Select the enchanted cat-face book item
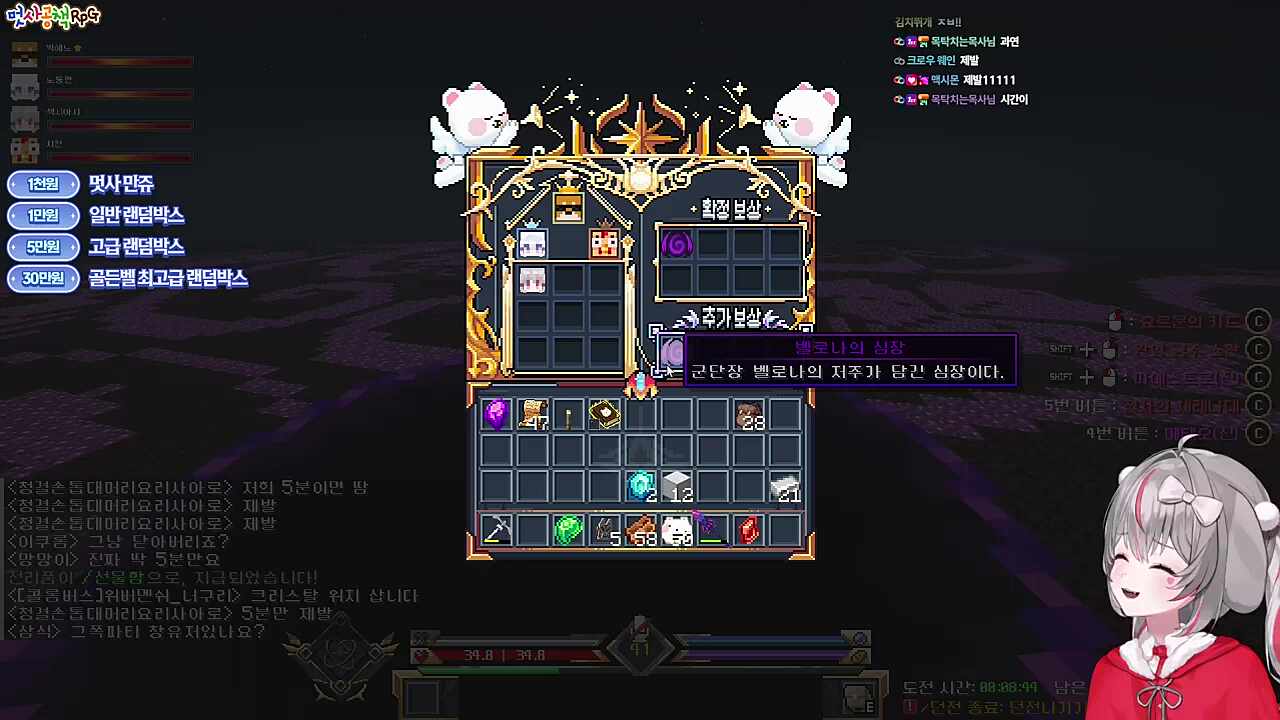Image resolution: width=1280 pixels, height=720 pixels. point(604,413)
